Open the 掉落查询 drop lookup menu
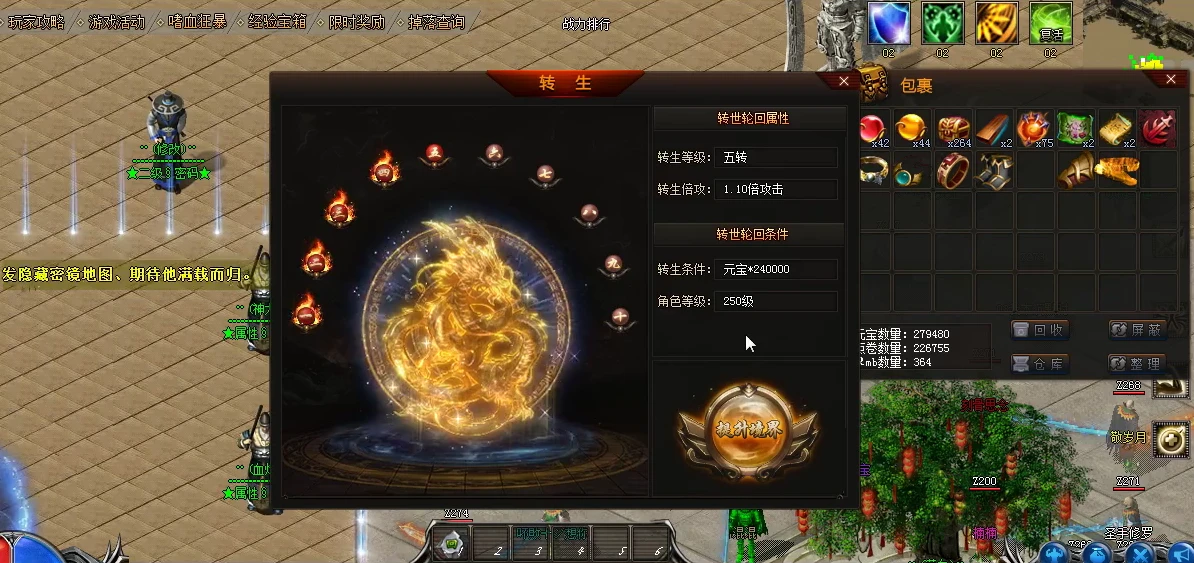 tap(437, 21)
